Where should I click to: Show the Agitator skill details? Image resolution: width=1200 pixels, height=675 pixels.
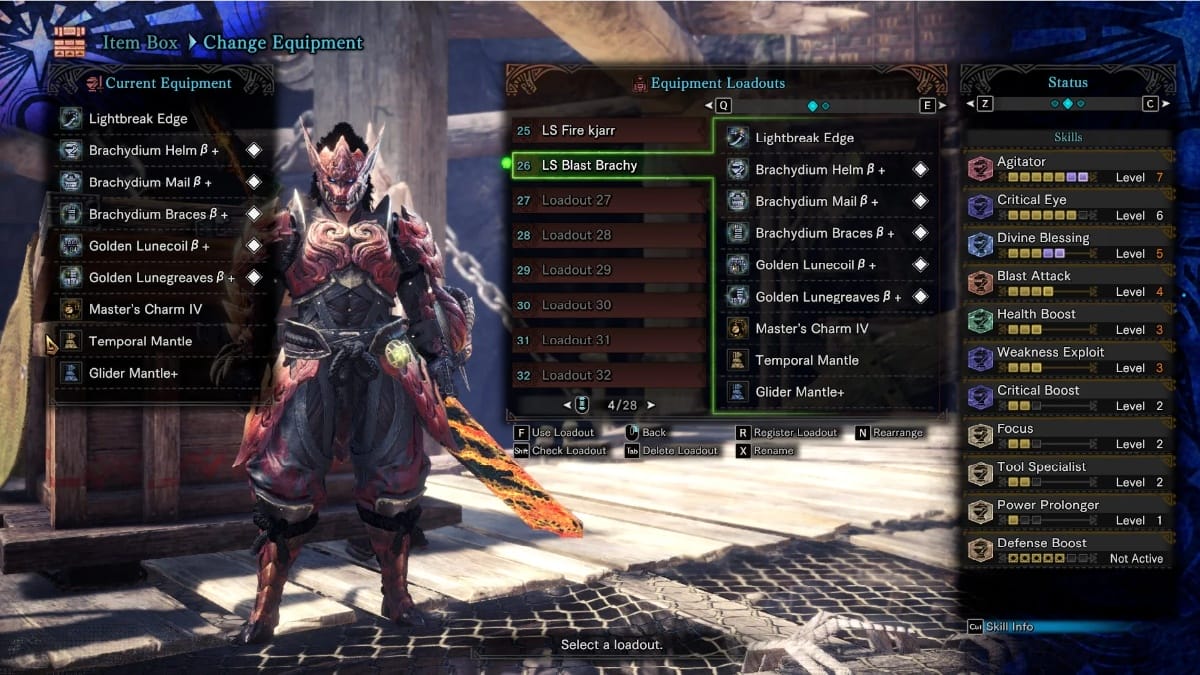1066,169
